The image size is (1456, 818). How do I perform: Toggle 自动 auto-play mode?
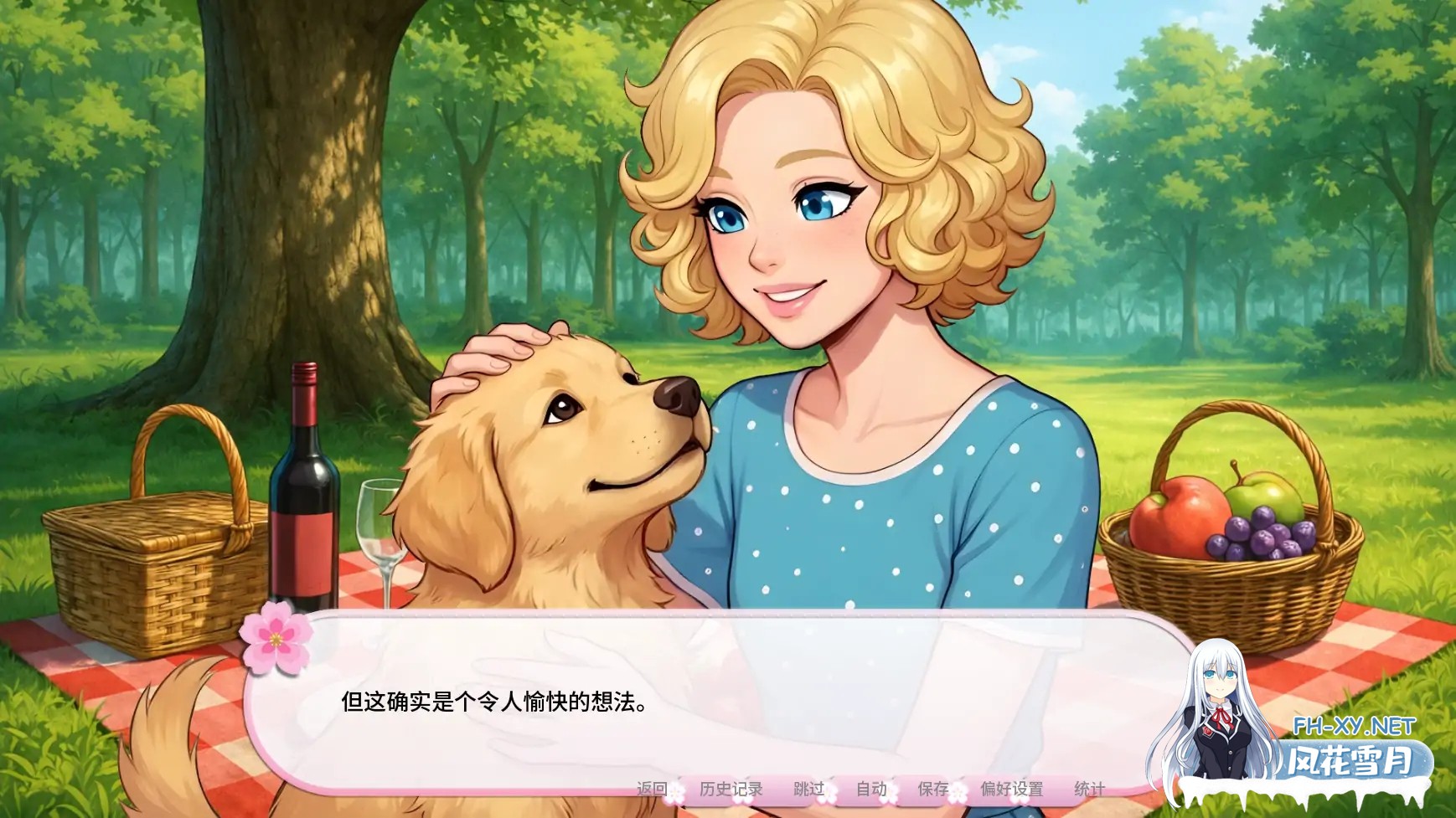click(871, 788)
